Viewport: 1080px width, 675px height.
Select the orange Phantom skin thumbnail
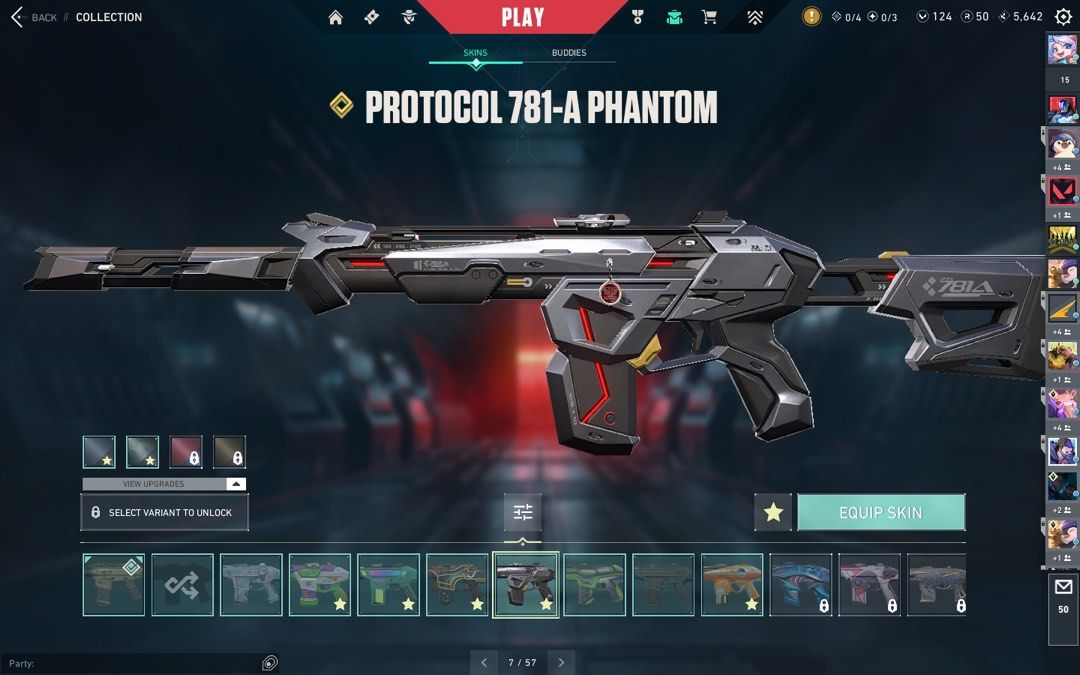click(732, 585)
